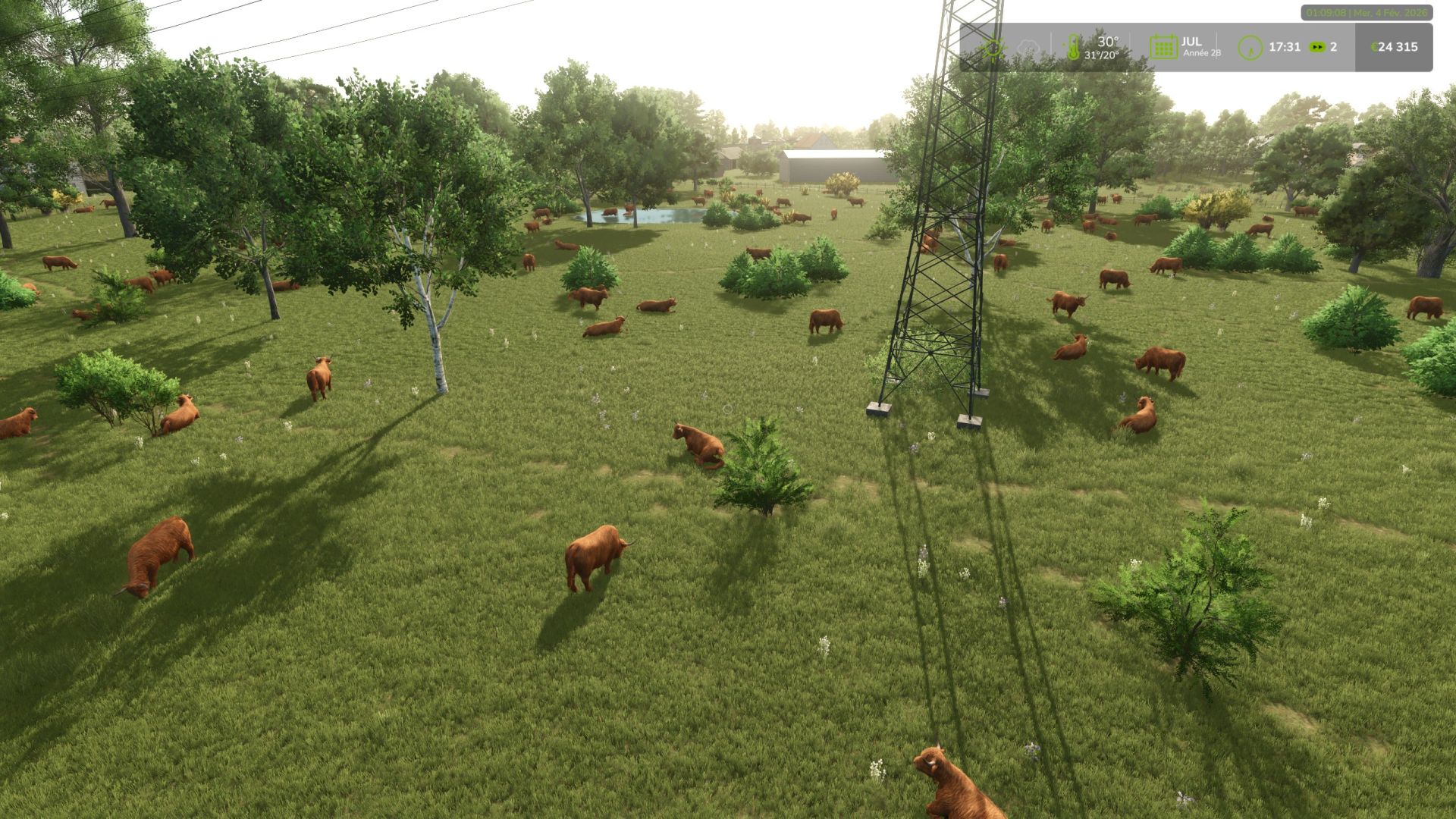The image size is (1456, 819).
Task: Select the sun weather icon in the HUD
Action: [993, 47]
